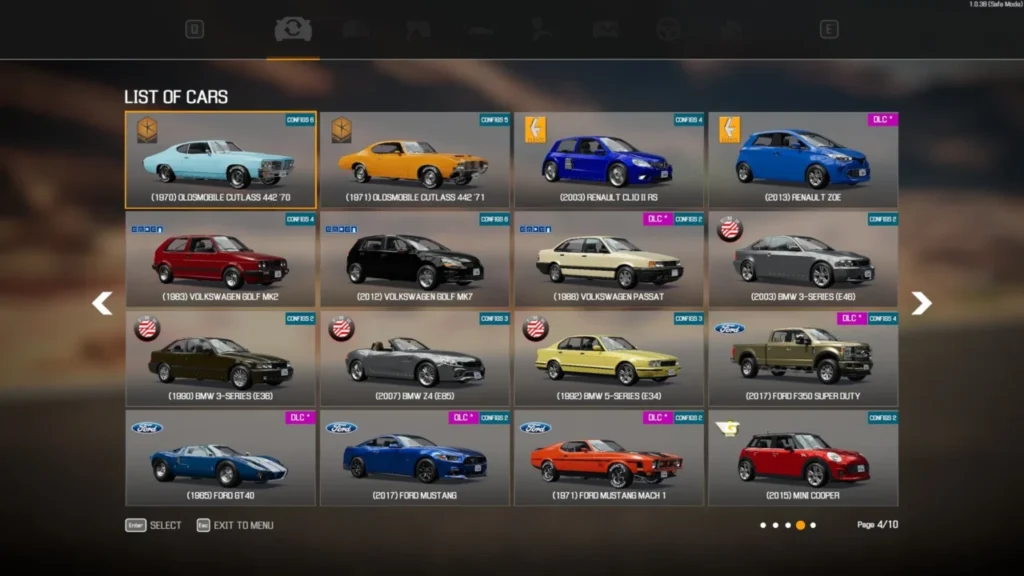Choose the 1983 Volkswagen Golf MK2
1024x576 pixels.
tap(220, 259)
